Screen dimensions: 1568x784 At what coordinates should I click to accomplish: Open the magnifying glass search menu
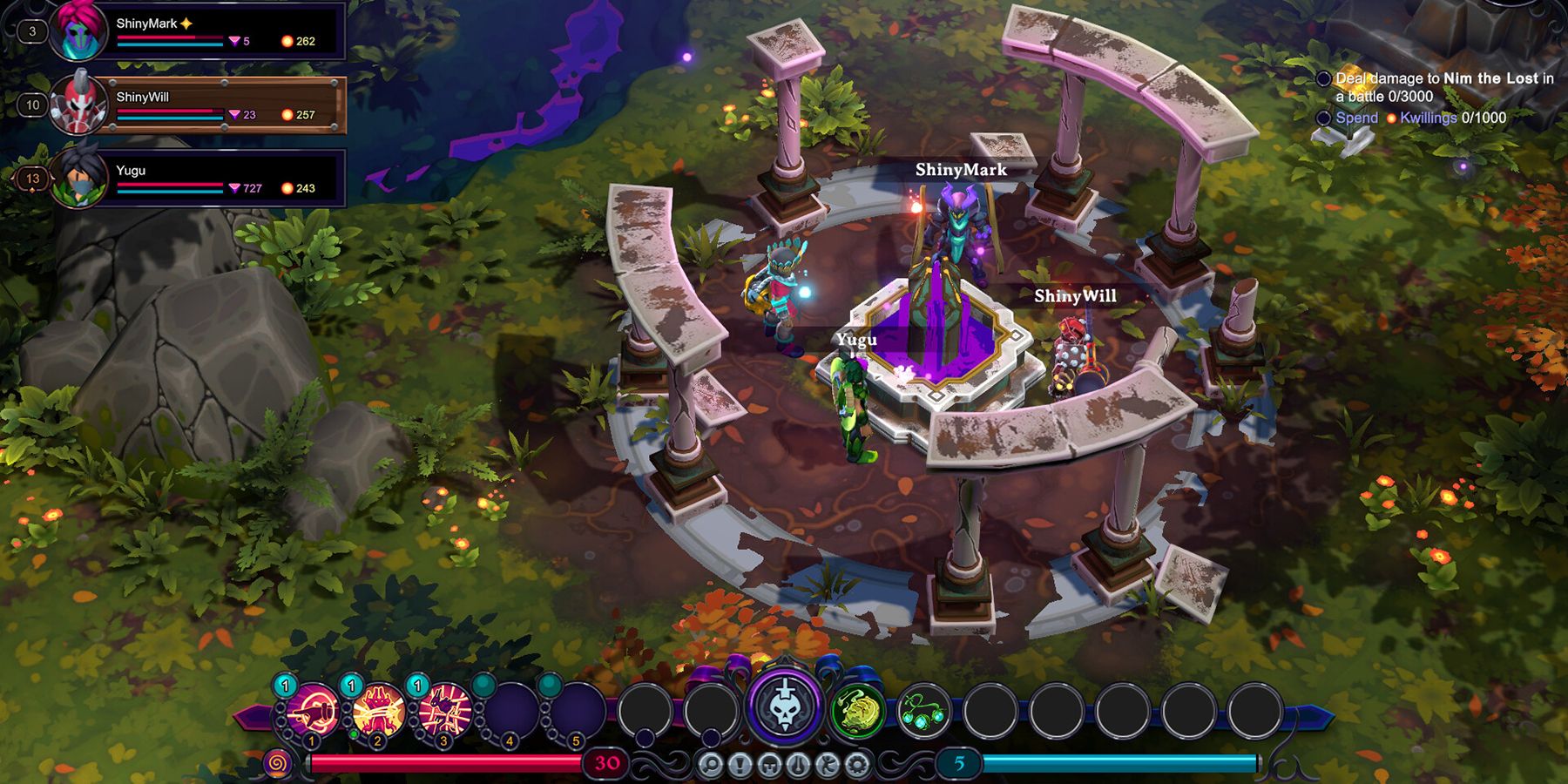(x=711, y=766)
